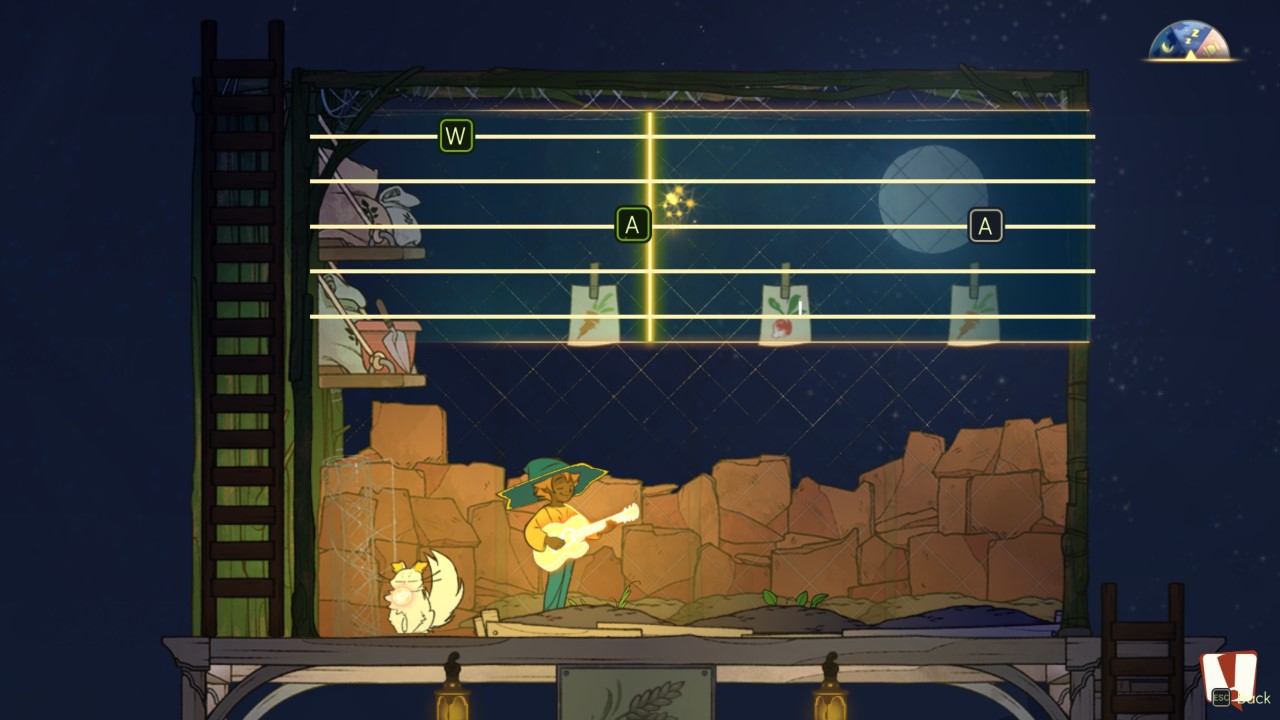Click the rightmost A note key
Screen dimensions: 1280x720
coord(986,224)
